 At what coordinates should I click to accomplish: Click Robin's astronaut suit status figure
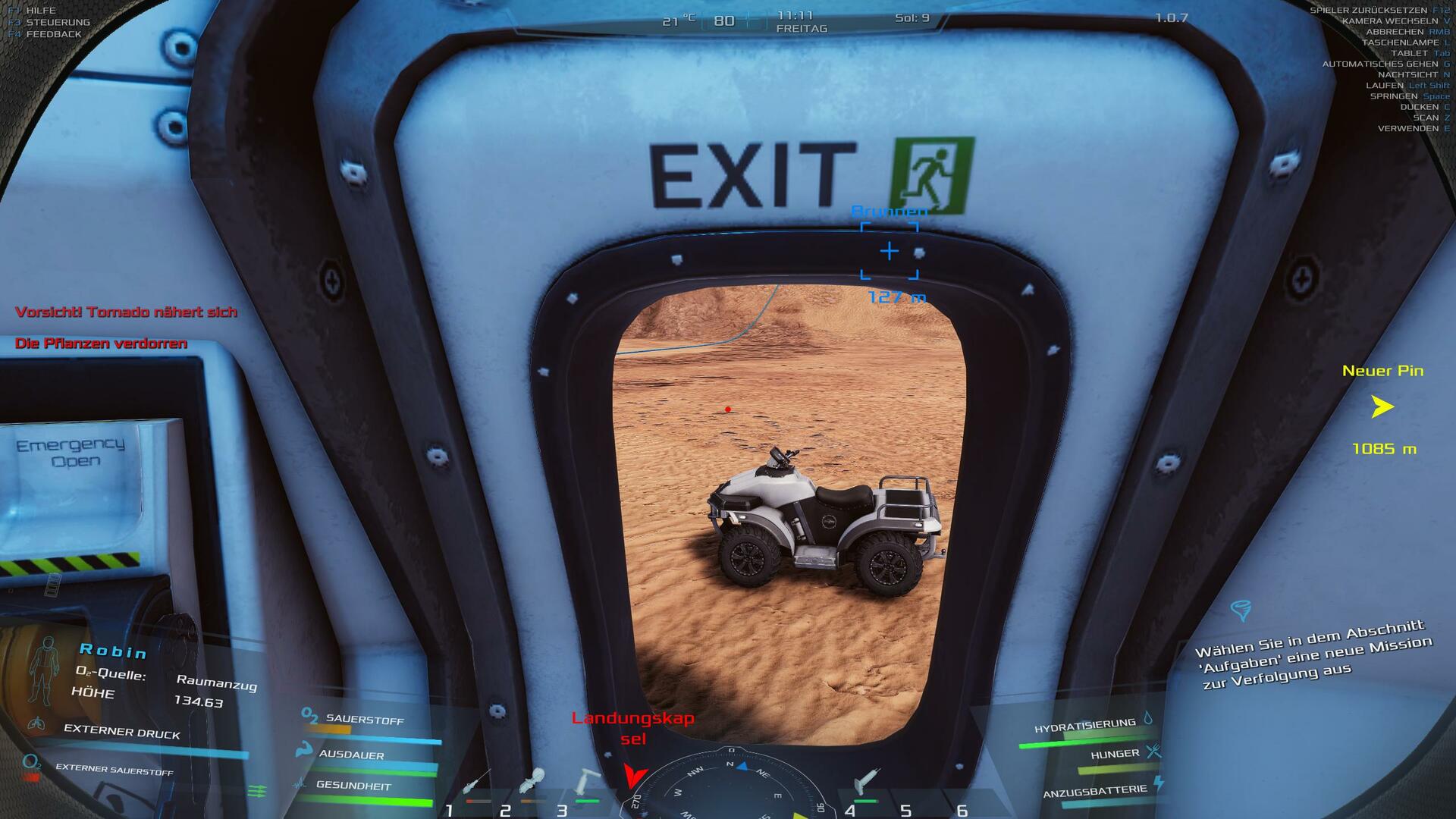click(x=42, y=671)
